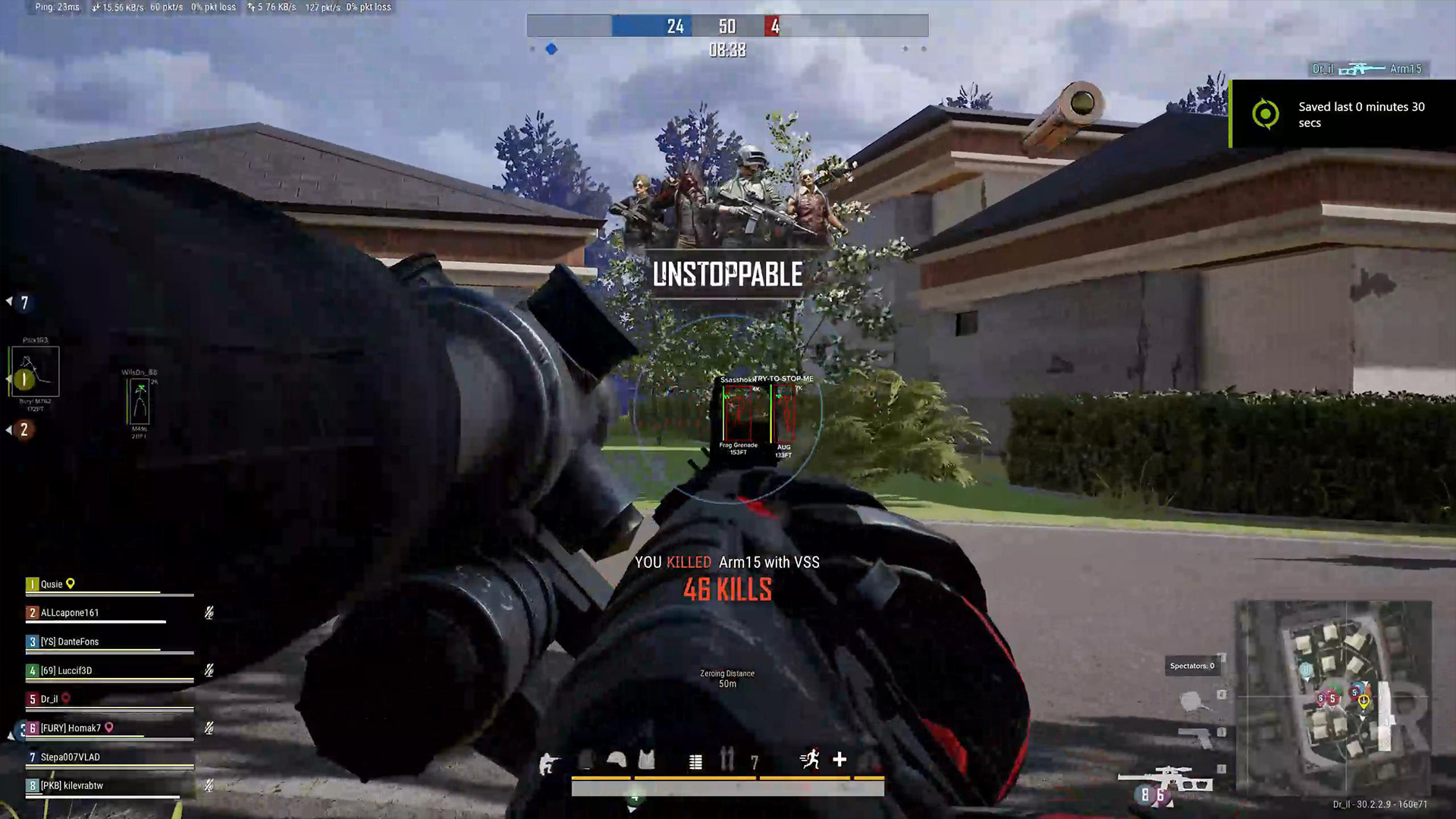Click Stepa007VLAD's team list row
This screenshot has width=1456, height=819.
(x=70, y=757)
